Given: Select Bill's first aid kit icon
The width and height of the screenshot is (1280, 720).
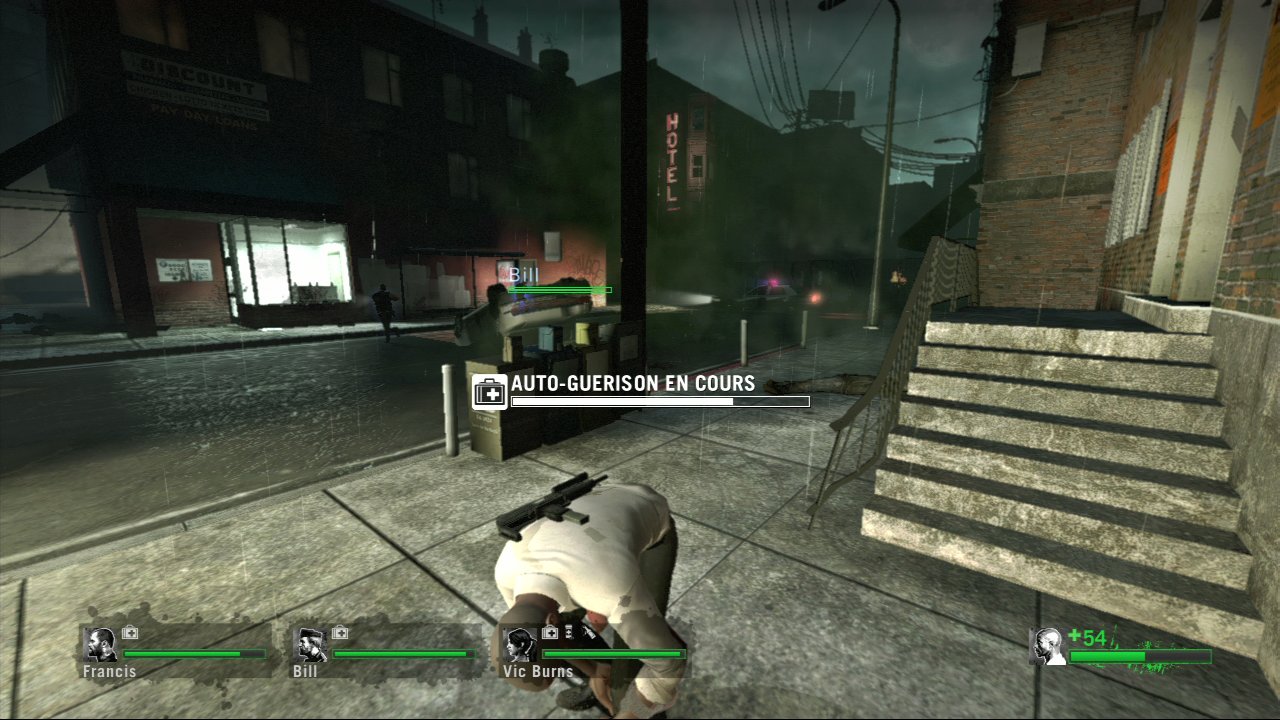Looking at the screenshot, I should pos(340,632).
